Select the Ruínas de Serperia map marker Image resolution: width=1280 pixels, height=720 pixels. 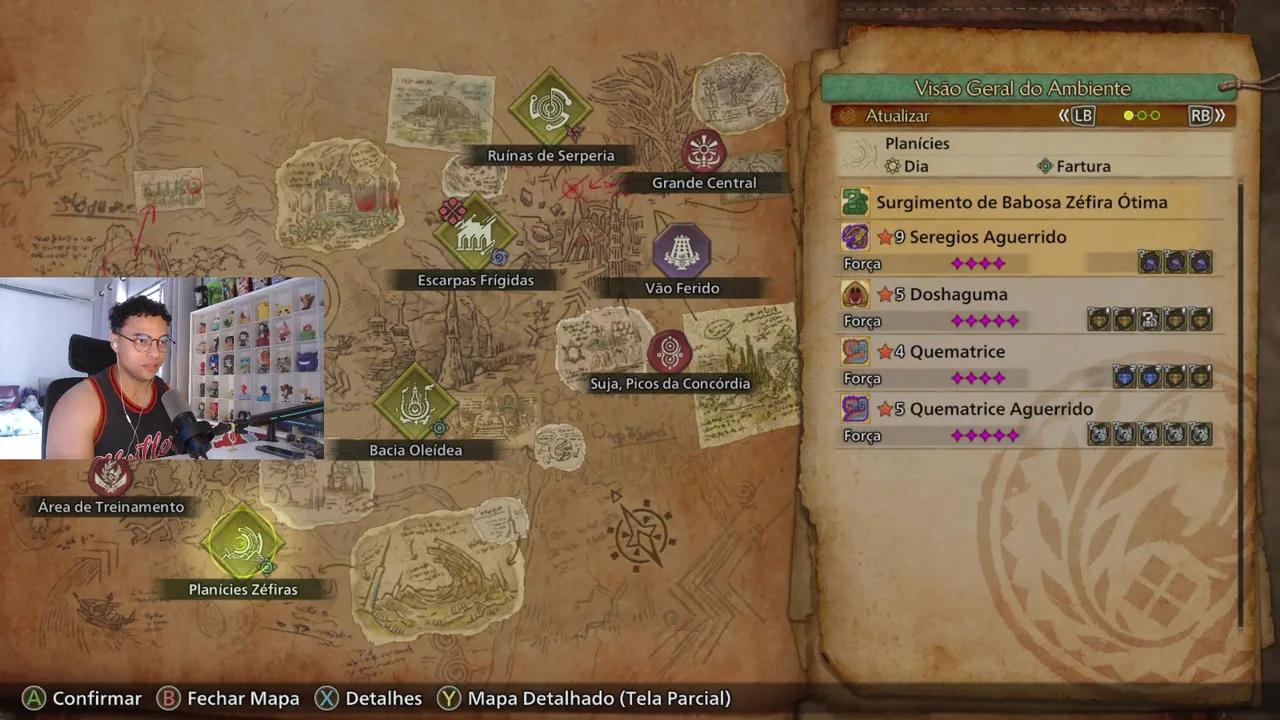[x=550, y=107]
